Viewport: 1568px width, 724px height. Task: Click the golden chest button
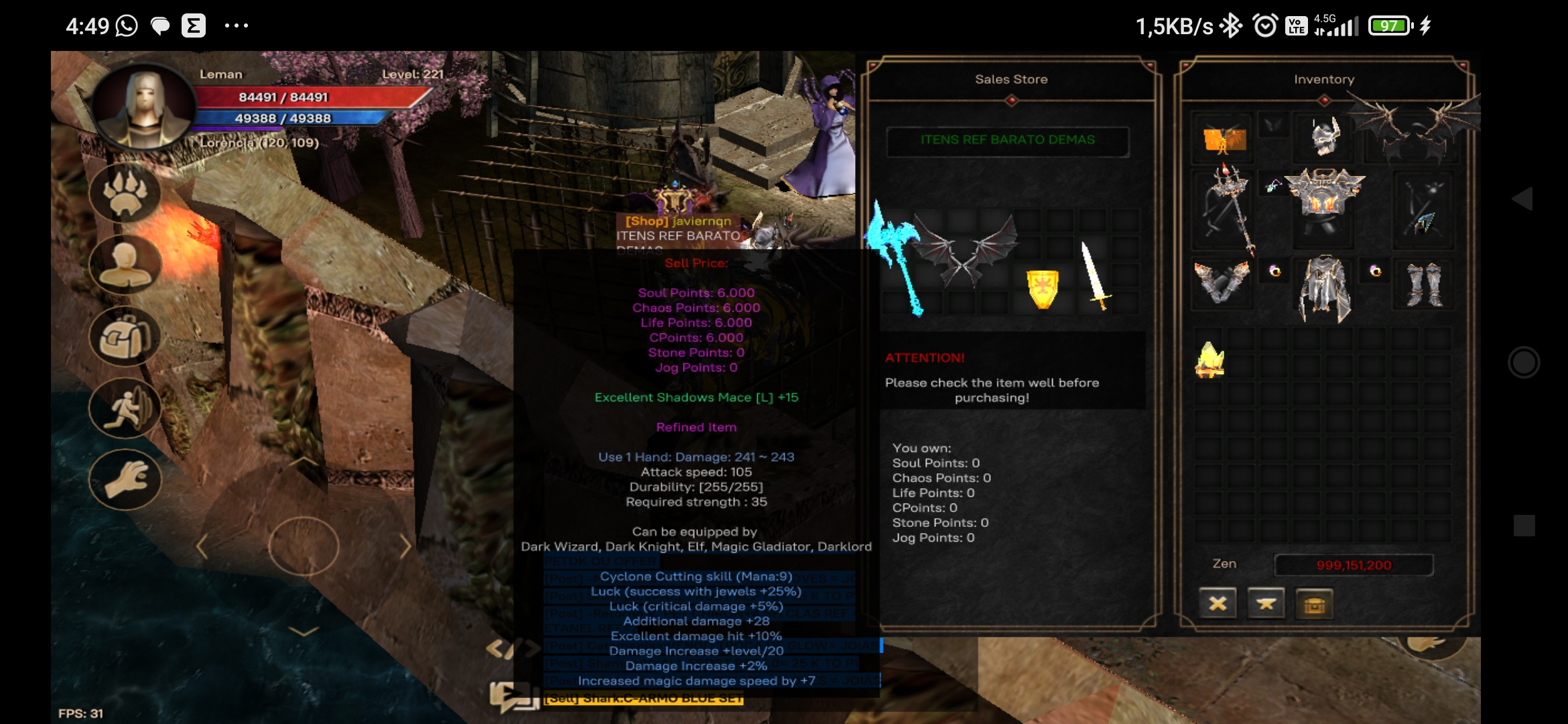(x=1314, y=604)
